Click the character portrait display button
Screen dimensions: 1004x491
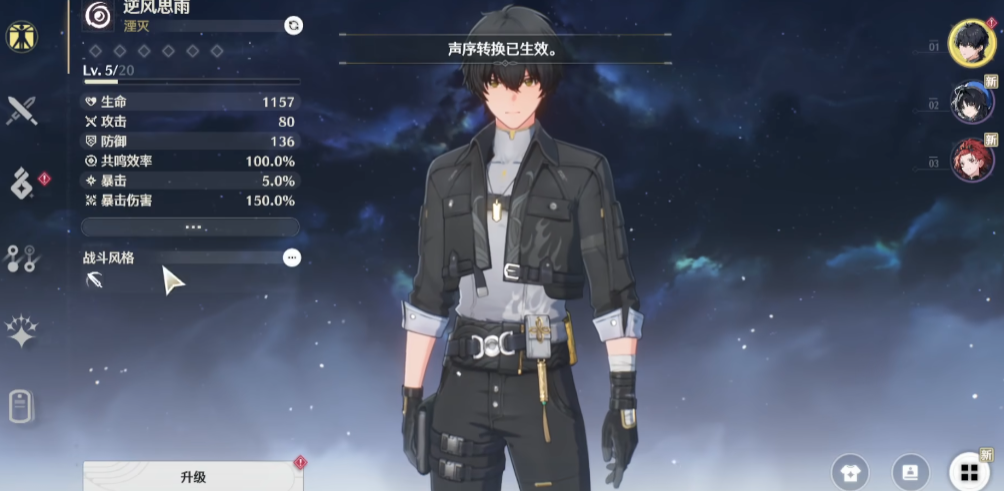[x=909, y=471]
